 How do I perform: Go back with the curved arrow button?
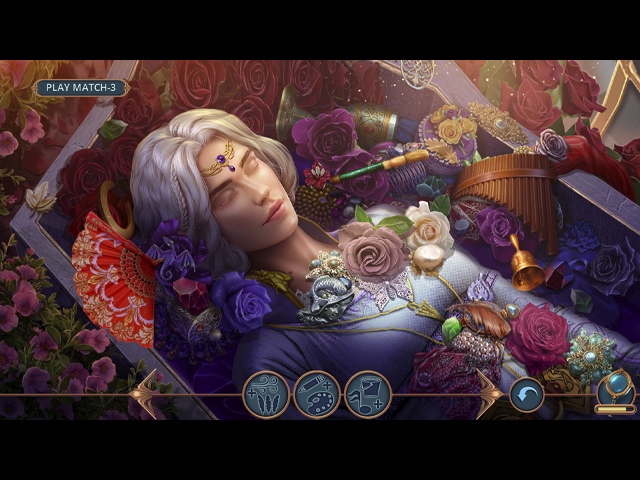pos(527,394)
